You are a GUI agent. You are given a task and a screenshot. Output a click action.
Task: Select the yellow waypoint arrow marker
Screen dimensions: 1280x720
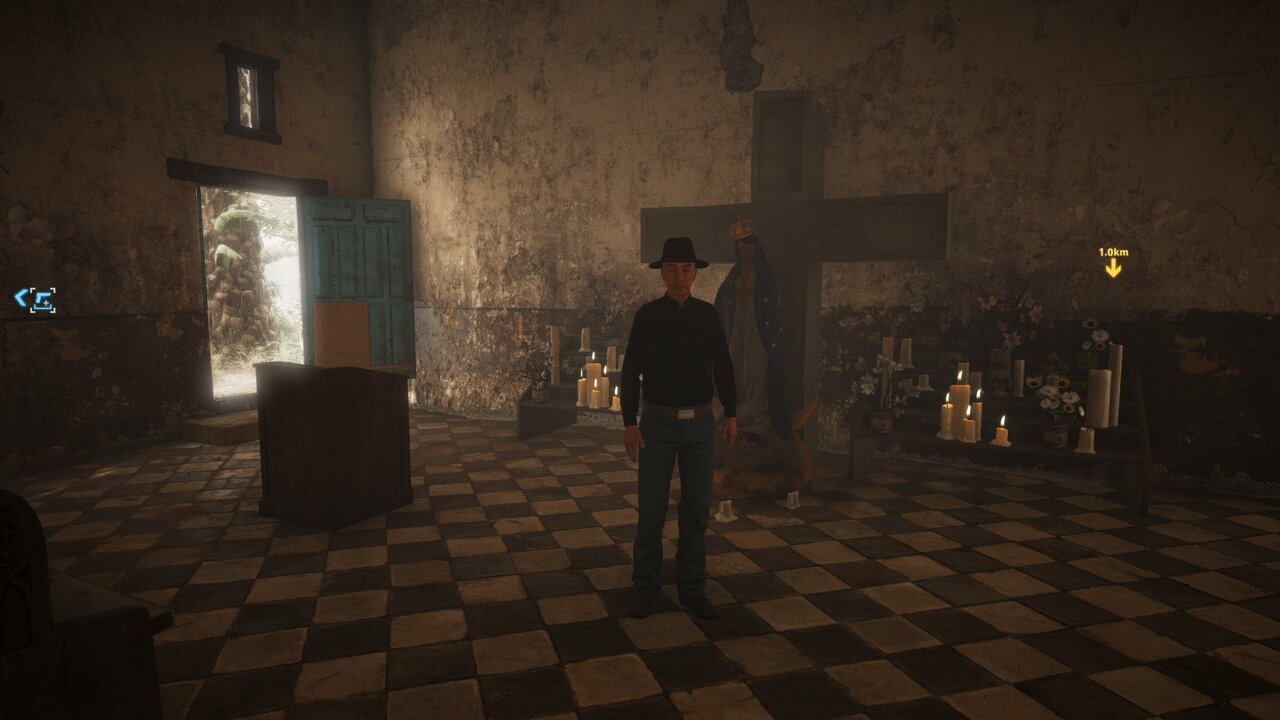click(x=1113, y=267)
